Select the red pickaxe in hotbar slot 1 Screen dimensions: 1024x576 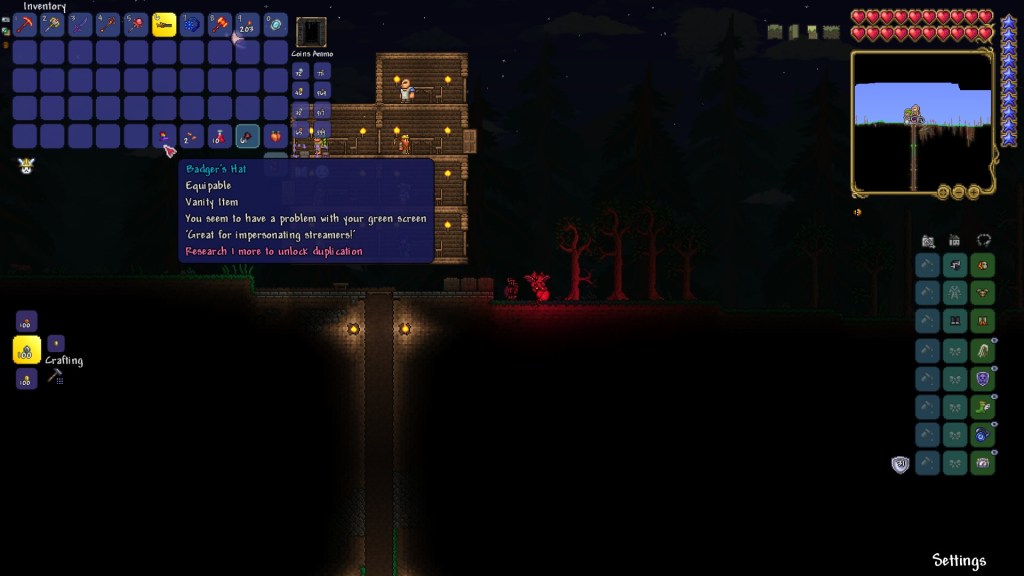(x=25, y=25)
